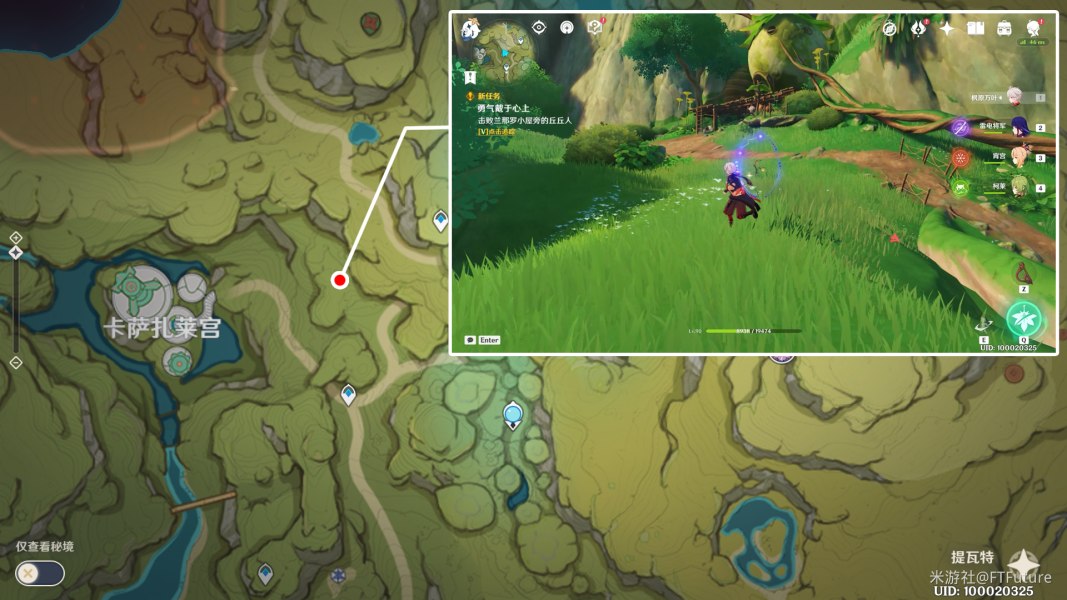This screenshot has width=1067, height=600.
Task: Zoom in with the map plus button
Action: click(16, 237)
